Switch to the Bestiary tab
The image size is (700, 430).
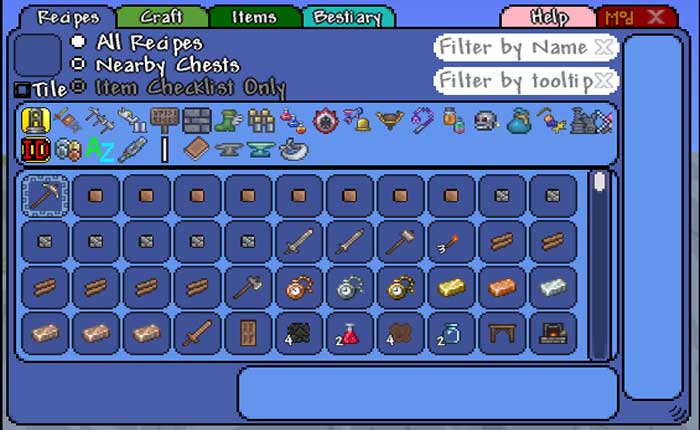(348, 17)
